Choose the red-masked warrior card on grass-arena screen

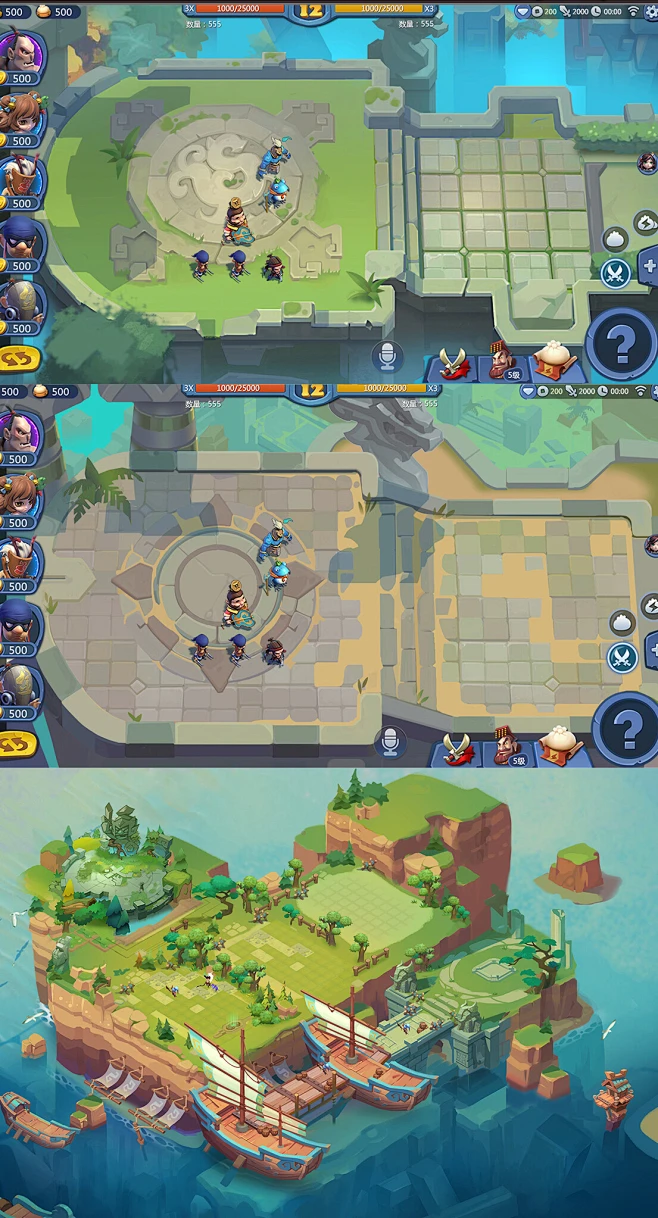(18, 176)
